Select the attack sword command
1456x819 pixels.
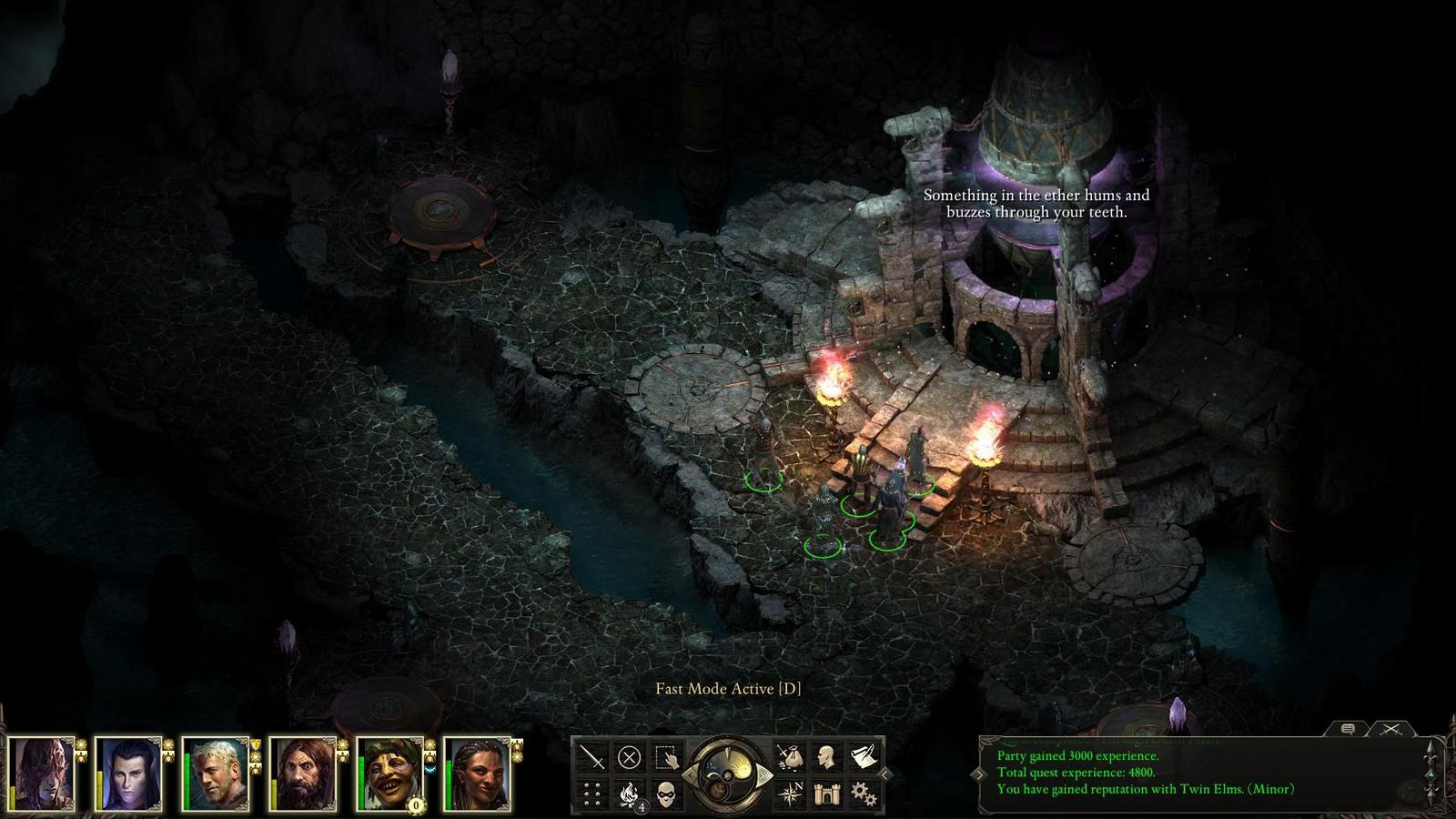tap(592, 757)
